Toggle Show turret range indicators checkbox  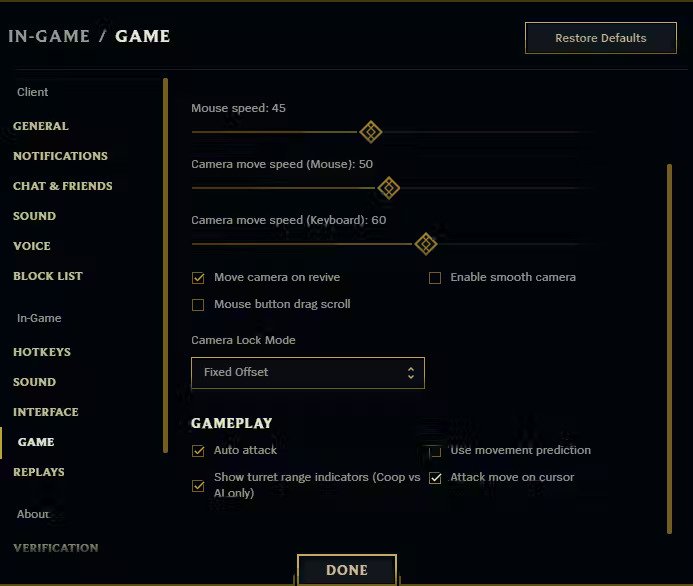tap(198, 486)
